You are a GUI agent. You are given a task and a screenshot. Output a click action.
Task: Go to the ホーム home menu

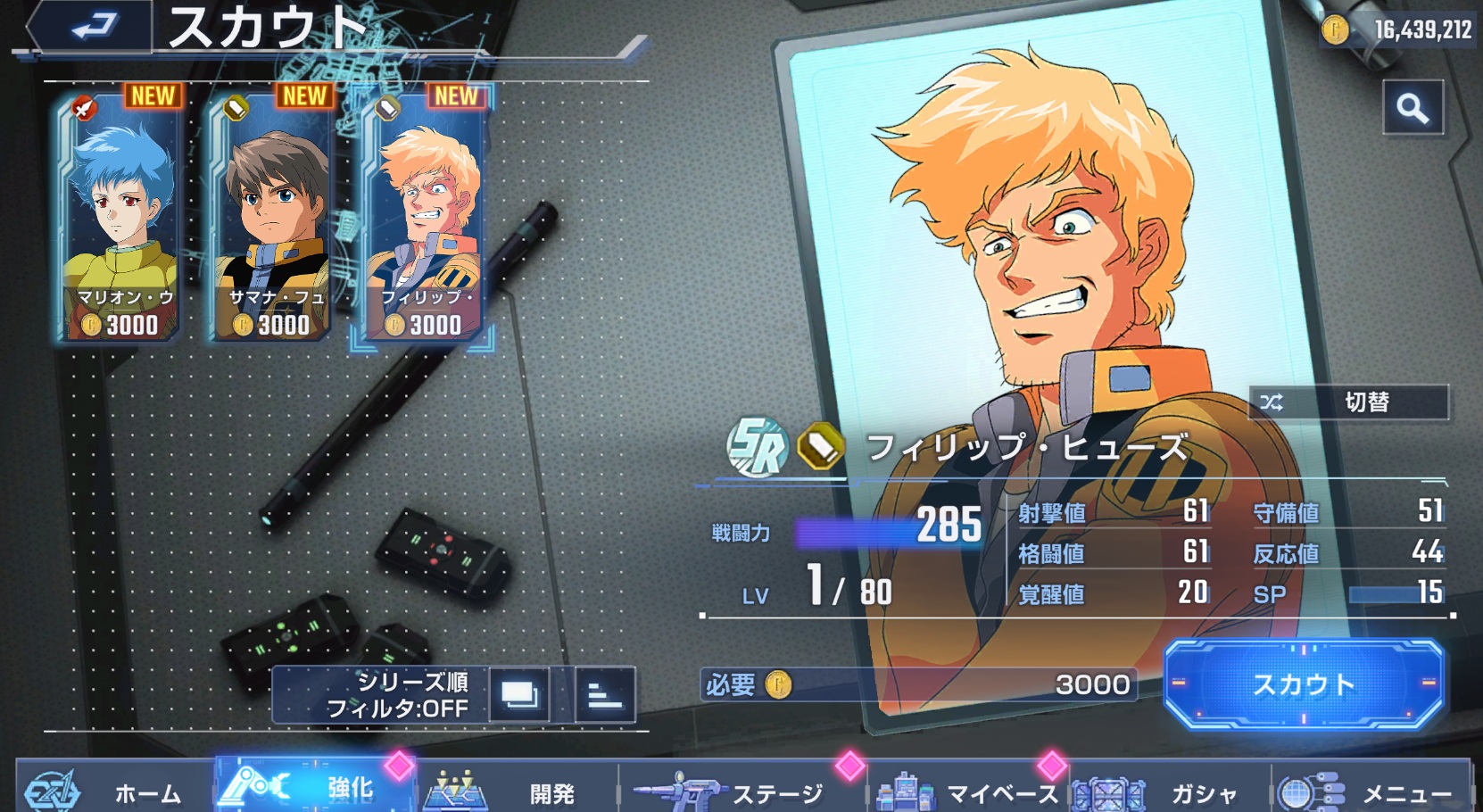tap(116, 790)
